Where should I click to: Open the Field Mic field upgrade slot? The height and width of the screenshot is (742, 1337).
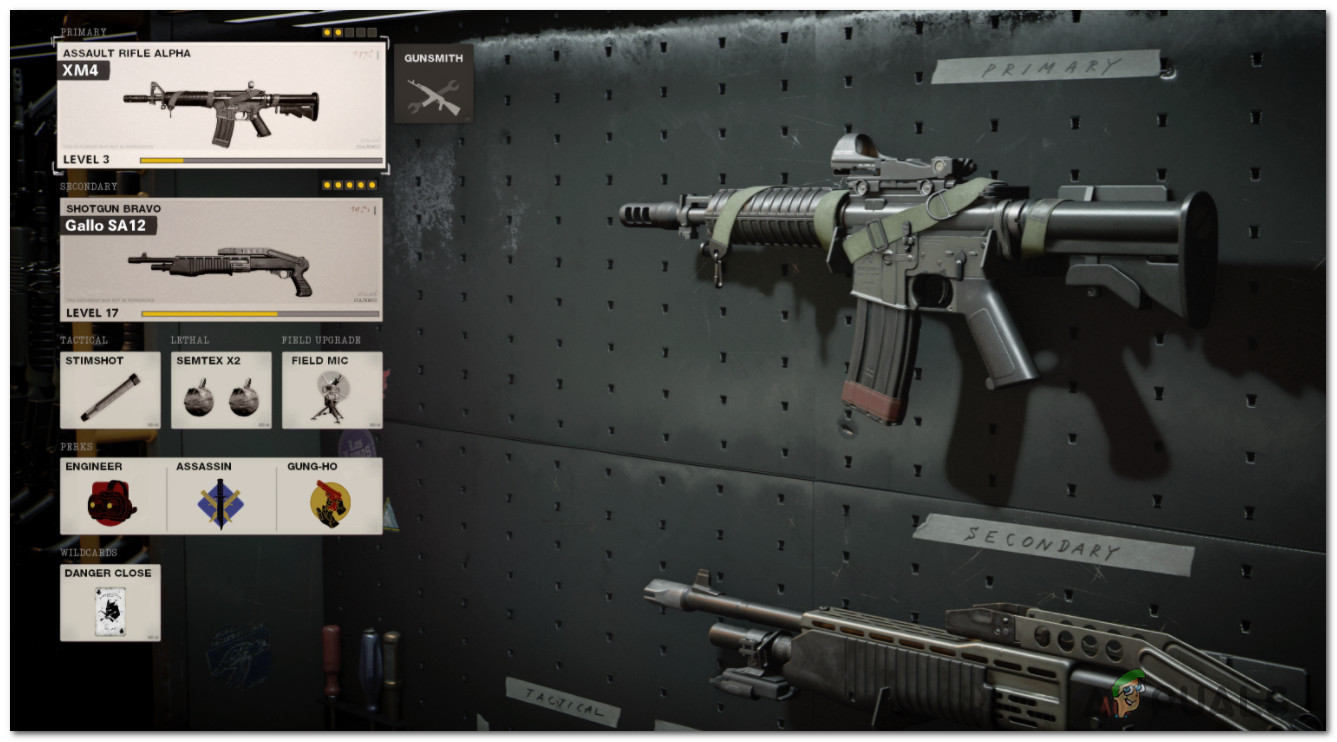[x=331, y=390]
